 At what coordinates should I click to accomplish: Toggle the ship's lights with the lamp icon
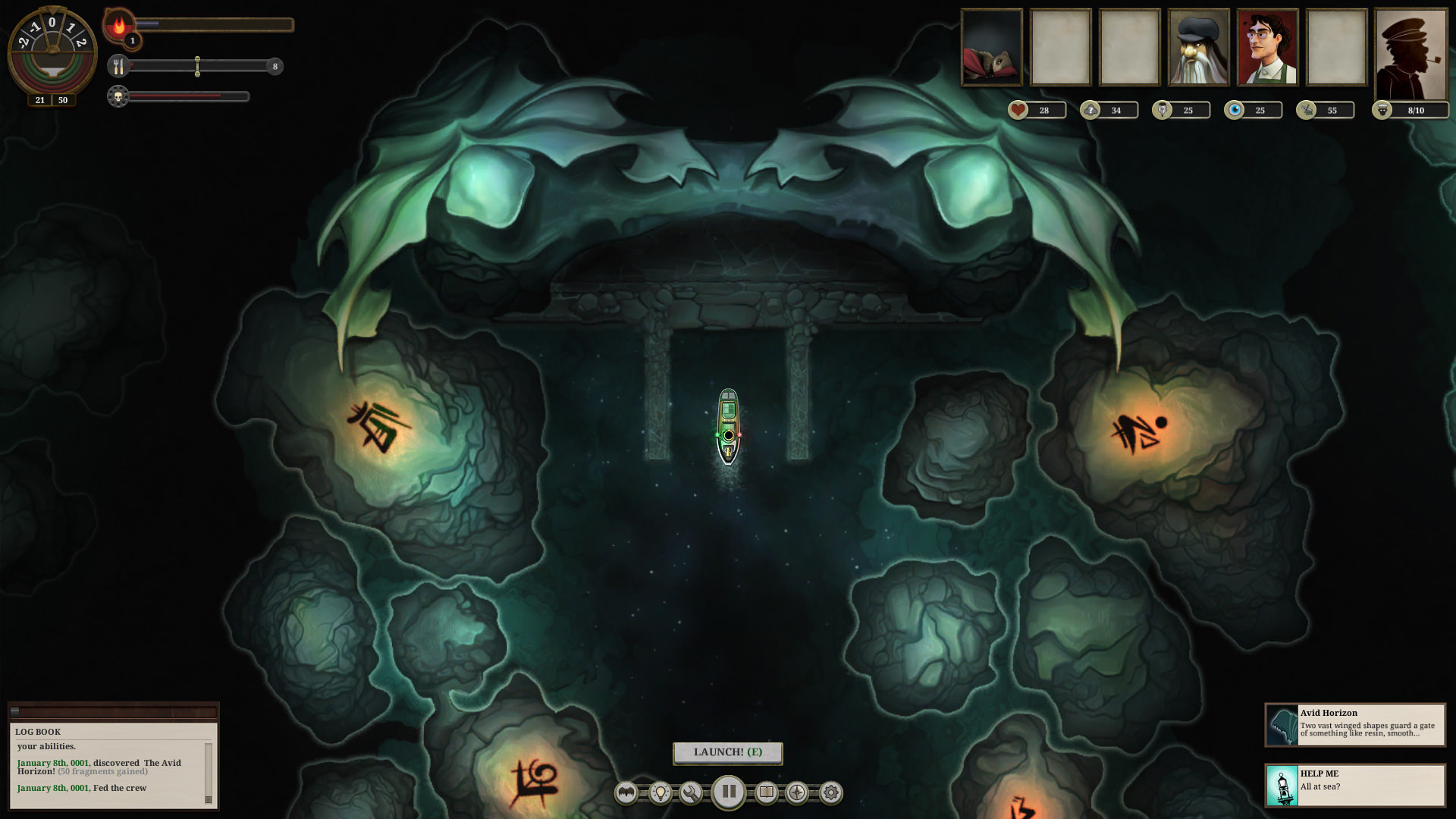tap(661, 792)
